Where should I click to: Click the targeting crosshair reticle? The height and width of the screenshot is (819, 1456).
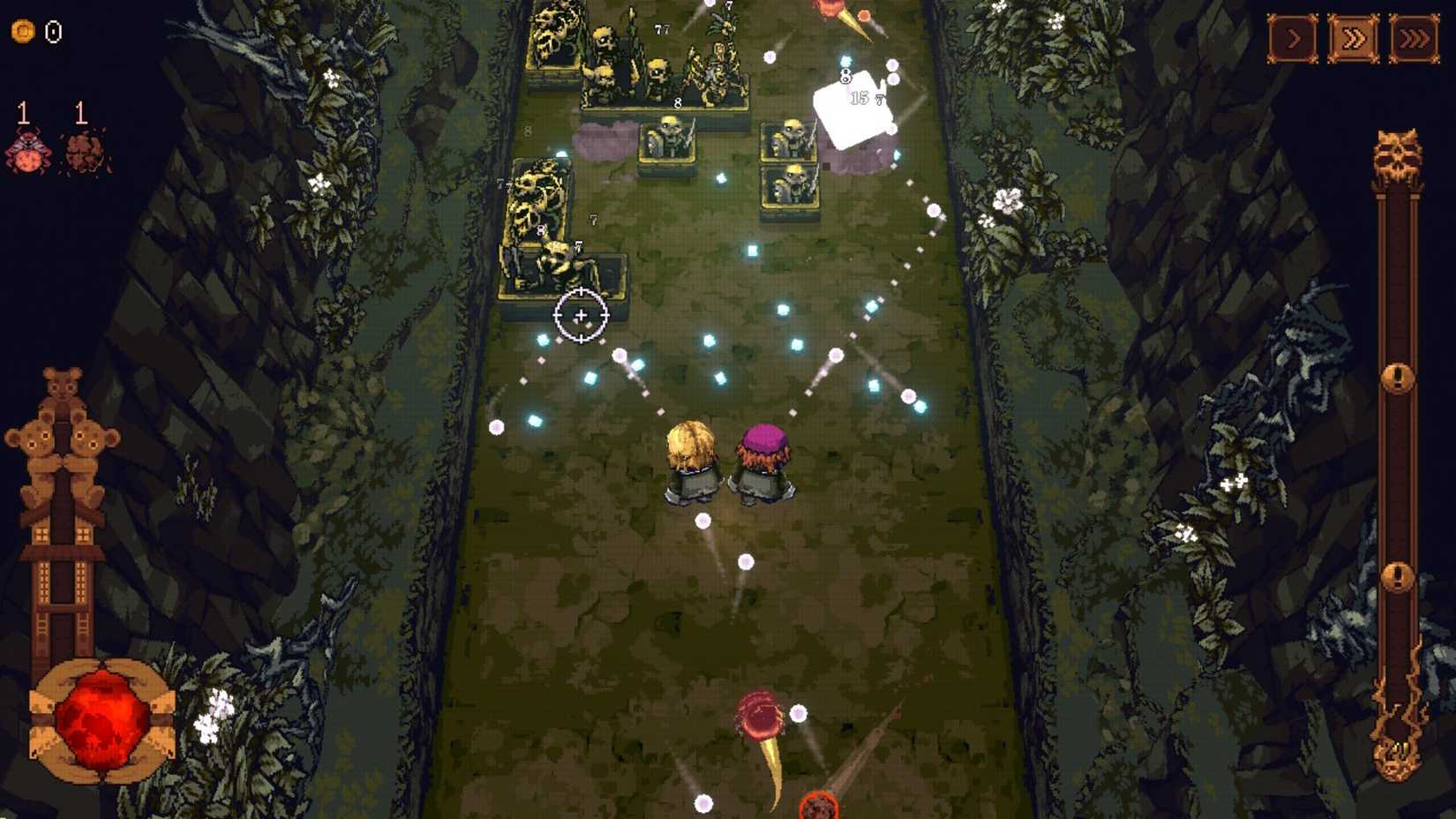581,314
